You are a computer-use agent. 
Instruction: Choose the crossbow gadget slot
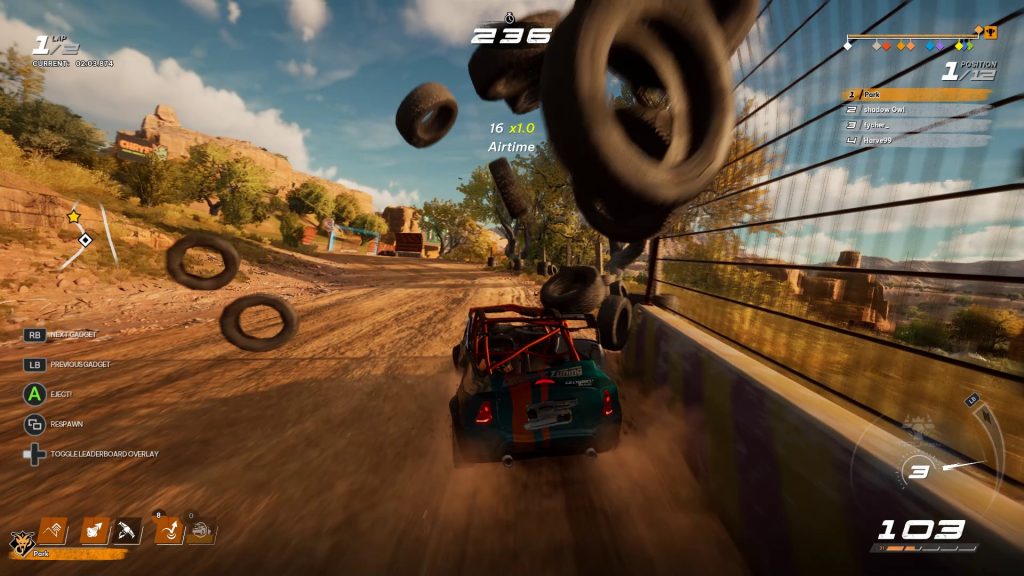click(128, 530)
